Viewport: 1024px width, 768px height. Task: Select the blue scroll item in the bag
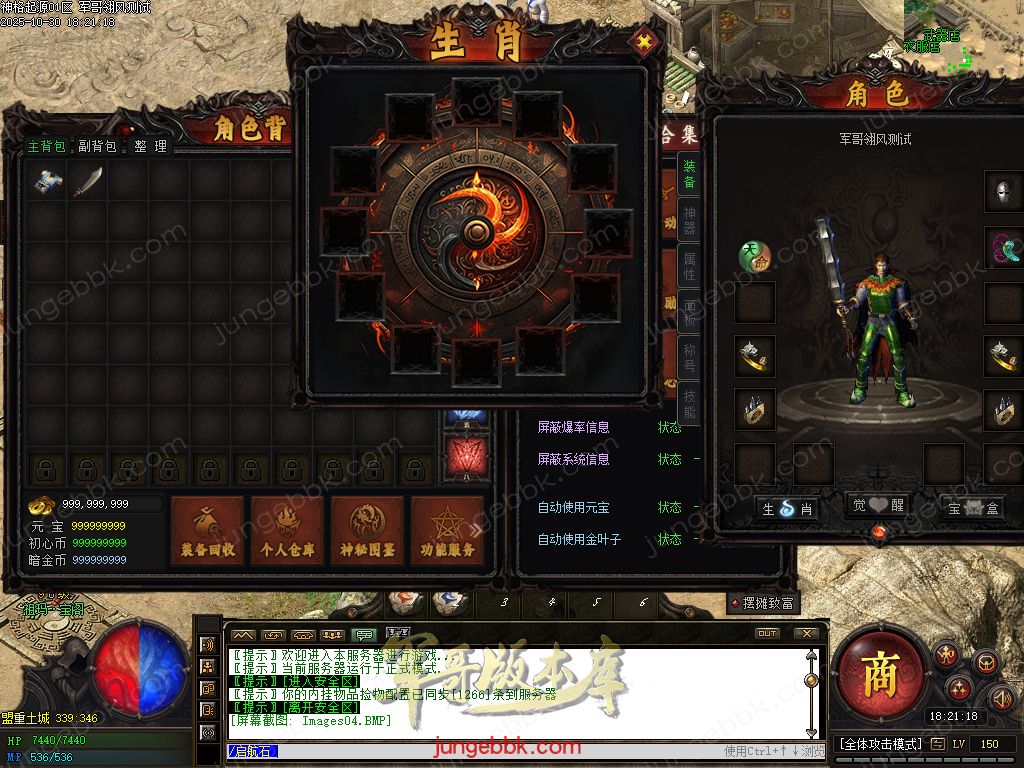[x=47, y=182]
